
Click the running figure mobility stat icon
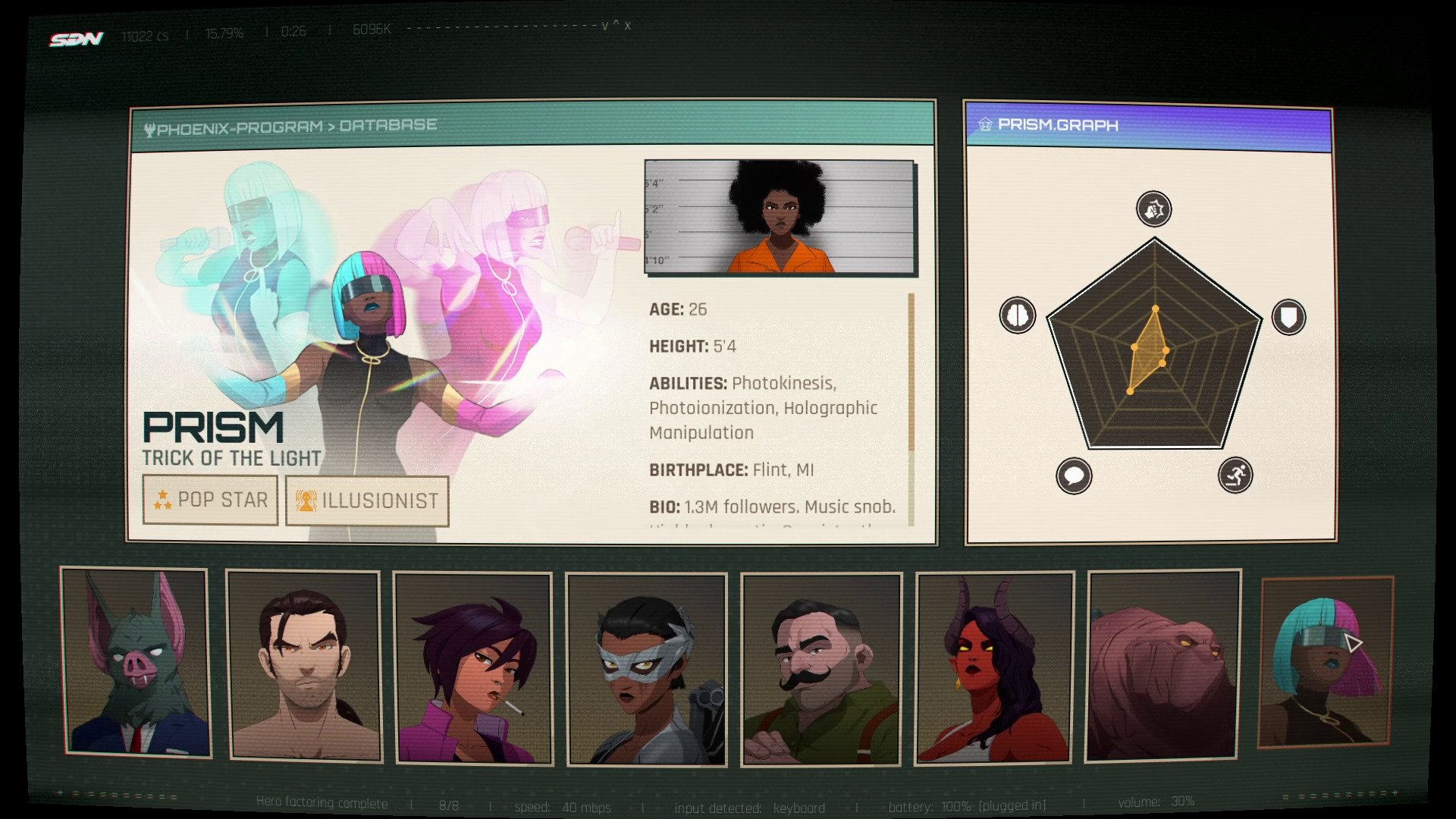pyautogui.click(x=1235, y=475)
